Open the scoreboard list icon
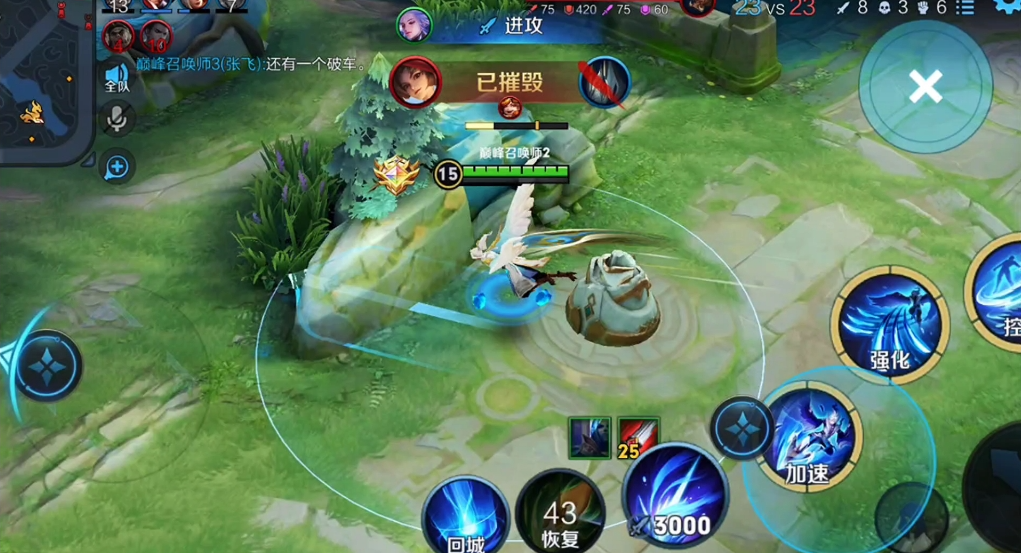The width and height of the screenshot is (1021, 553). point(965,8)
